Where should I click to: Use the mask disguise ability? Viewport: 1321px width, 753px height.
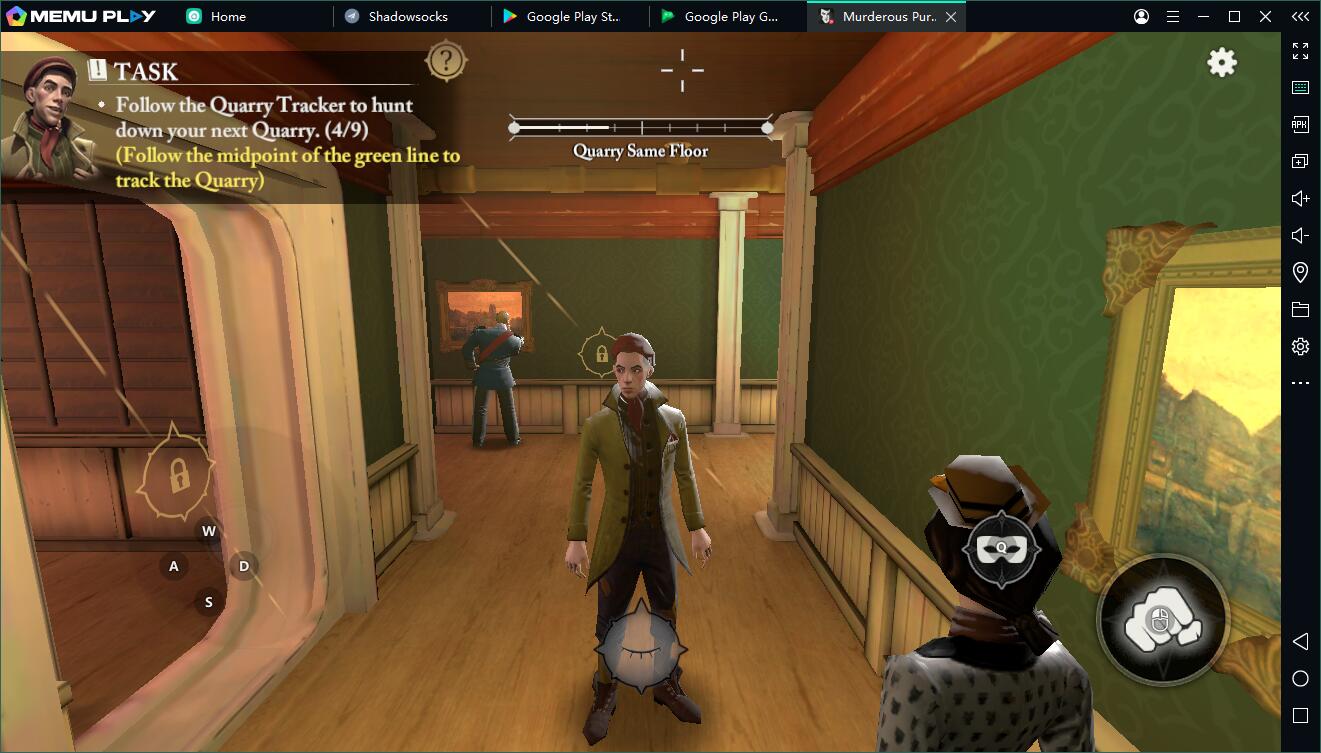click(x=1001, y=547)
